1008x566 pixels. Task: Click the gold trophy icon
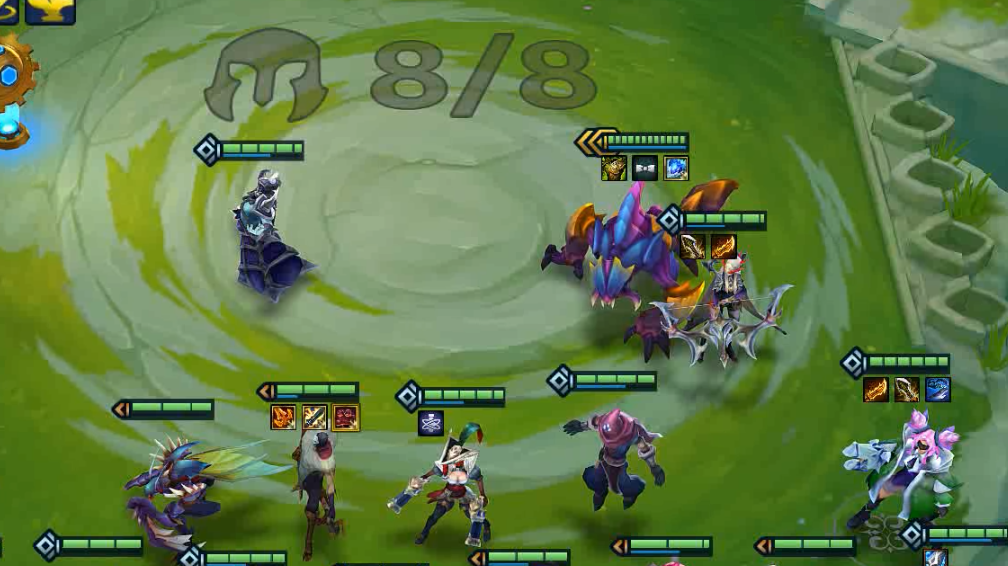50,10
